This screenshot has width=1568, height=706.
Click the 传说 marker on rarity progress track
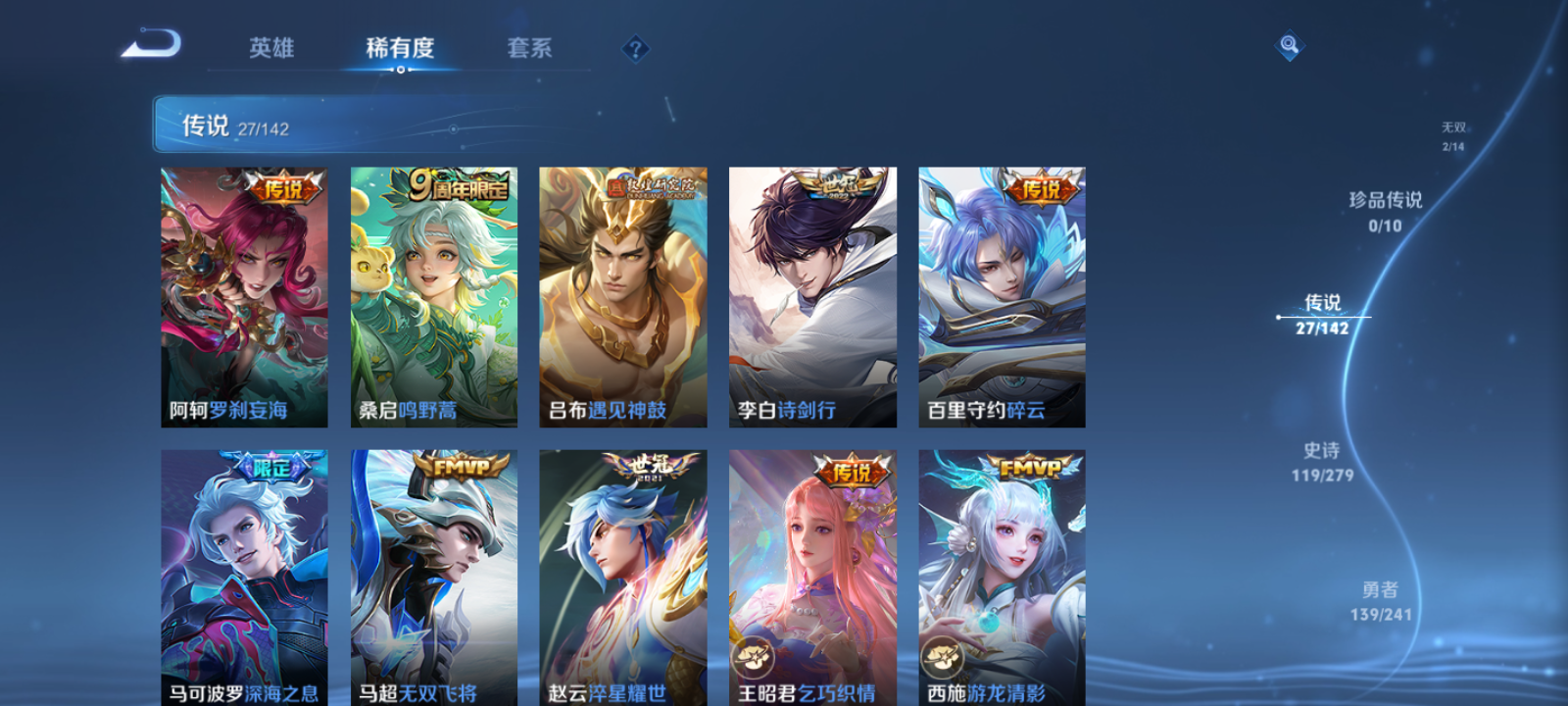pos(1280,316)
